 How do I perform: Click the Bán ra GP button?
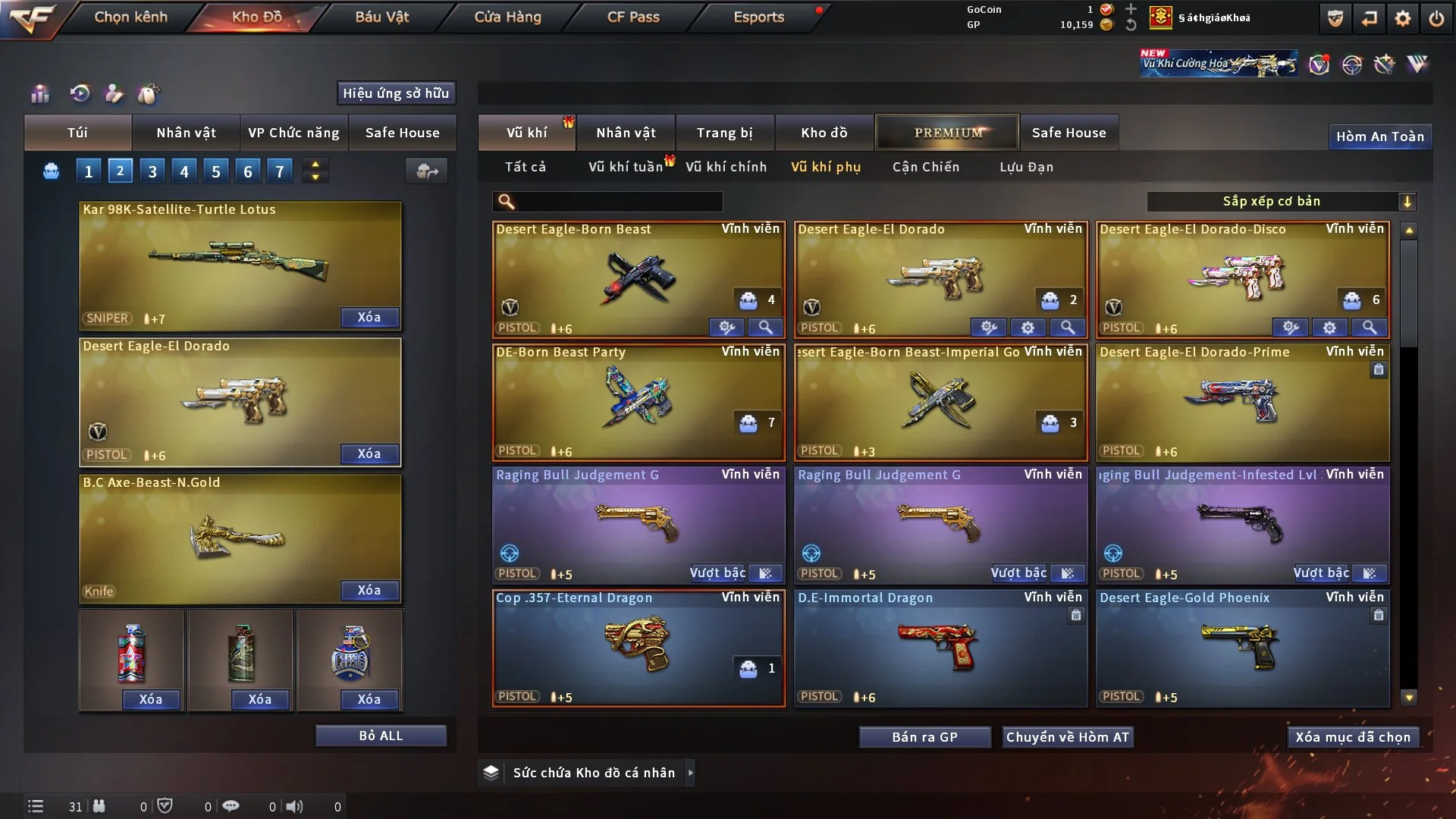[924, 736]
